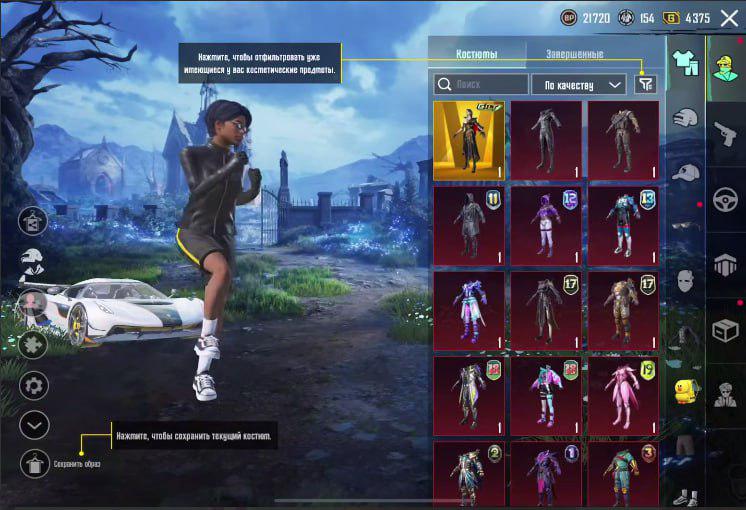This screenshot has height=510, width=746.
Task: Select the gold-background costume thumbnail
Action: [469, 140]
